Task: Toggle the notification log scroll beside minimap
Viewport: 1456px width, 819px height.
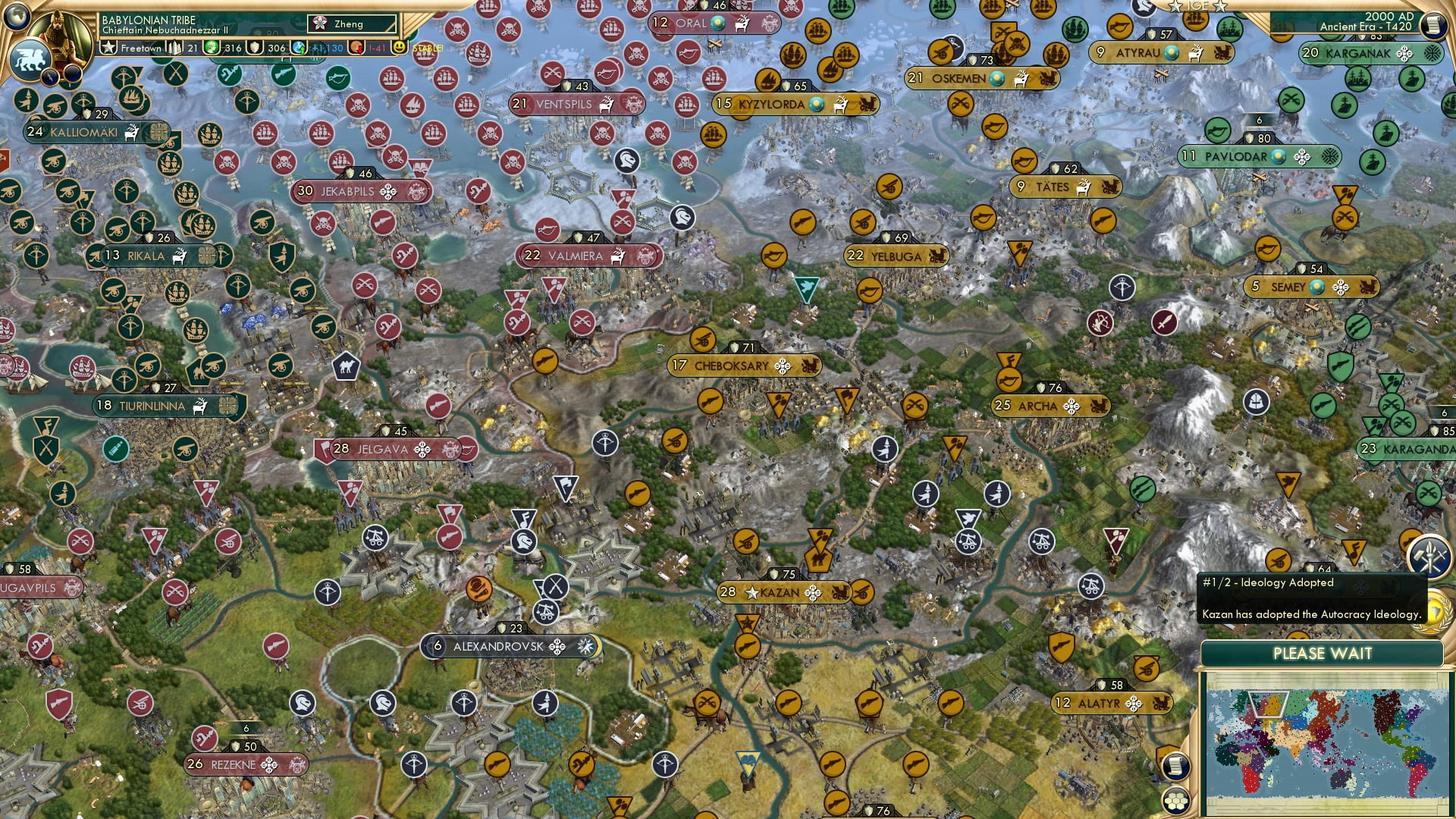Action: click(1175, 766)
